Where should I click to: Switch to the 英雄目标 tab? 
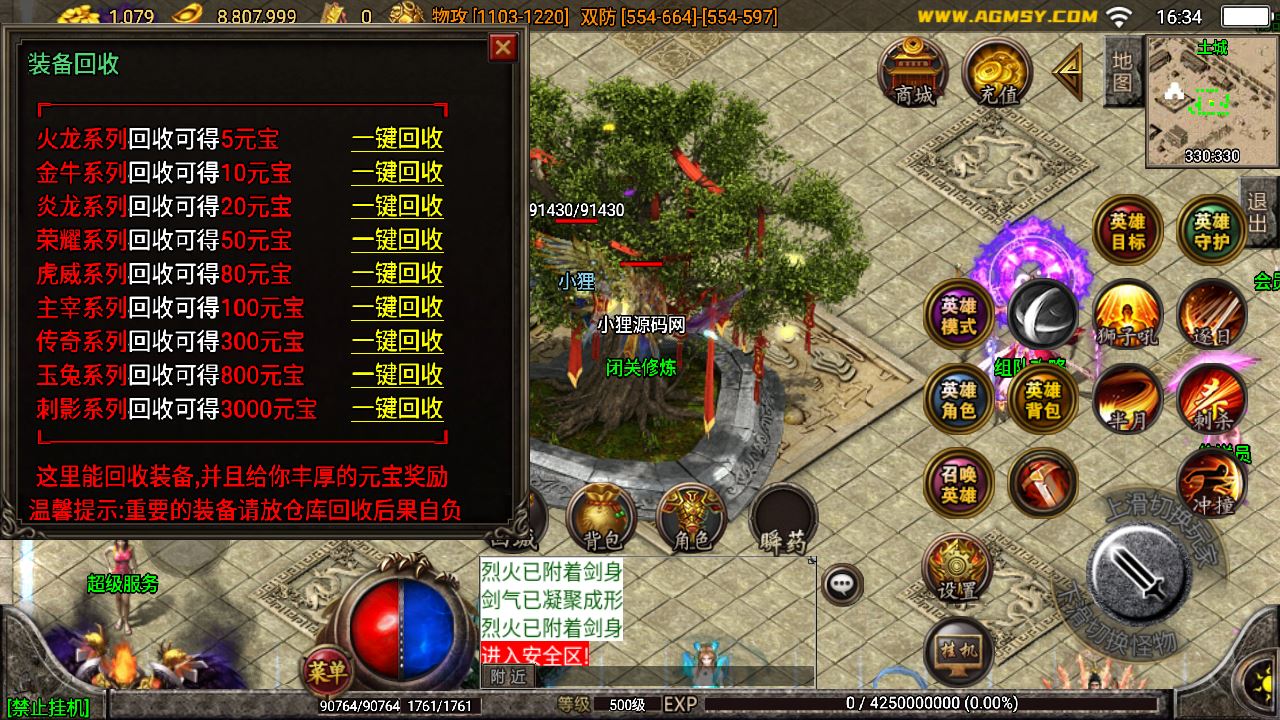1128,230
